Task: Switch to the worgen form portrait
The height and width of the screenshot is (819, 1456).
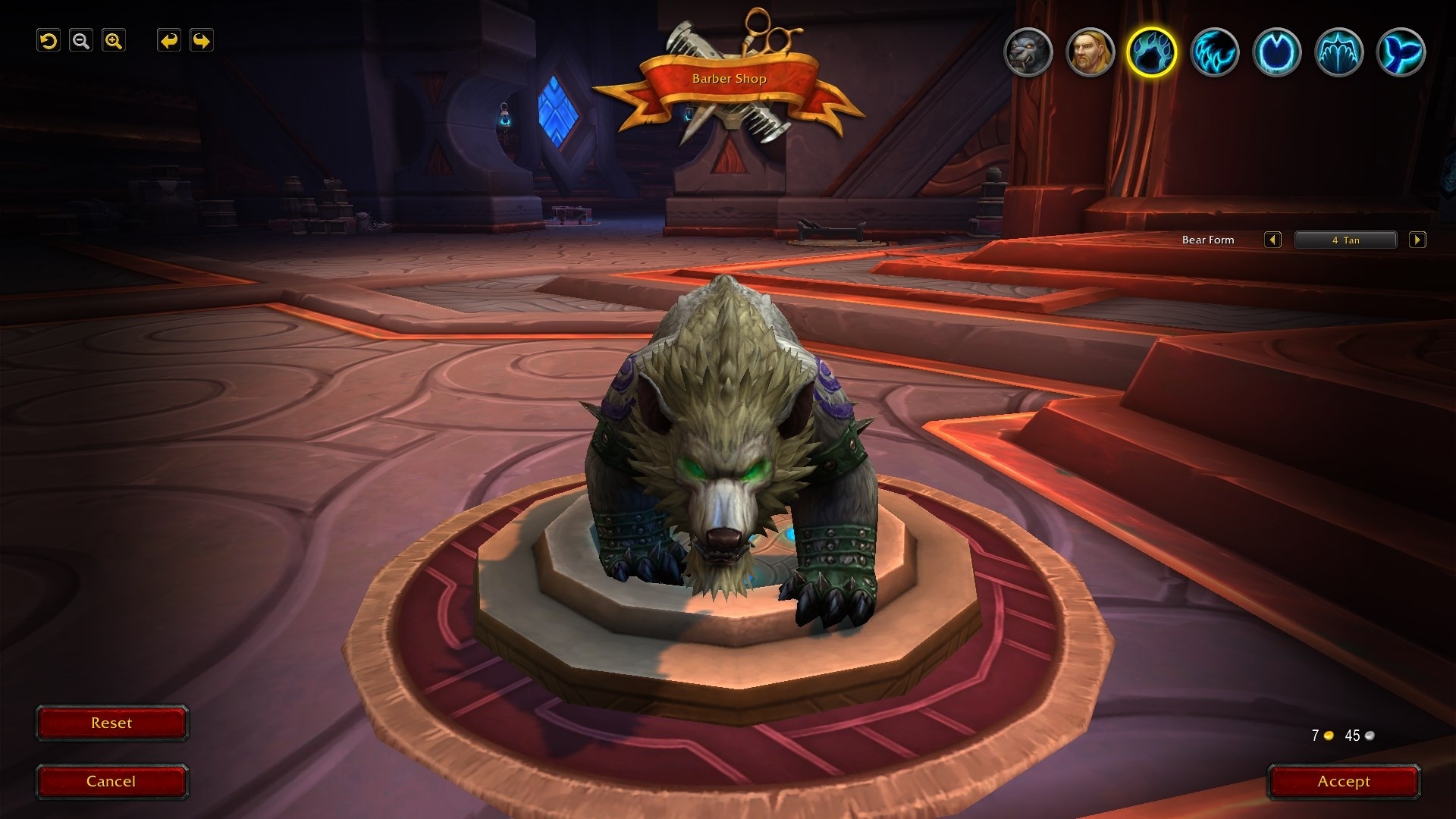Action: pyautogui.click(x=1028, y=52)
